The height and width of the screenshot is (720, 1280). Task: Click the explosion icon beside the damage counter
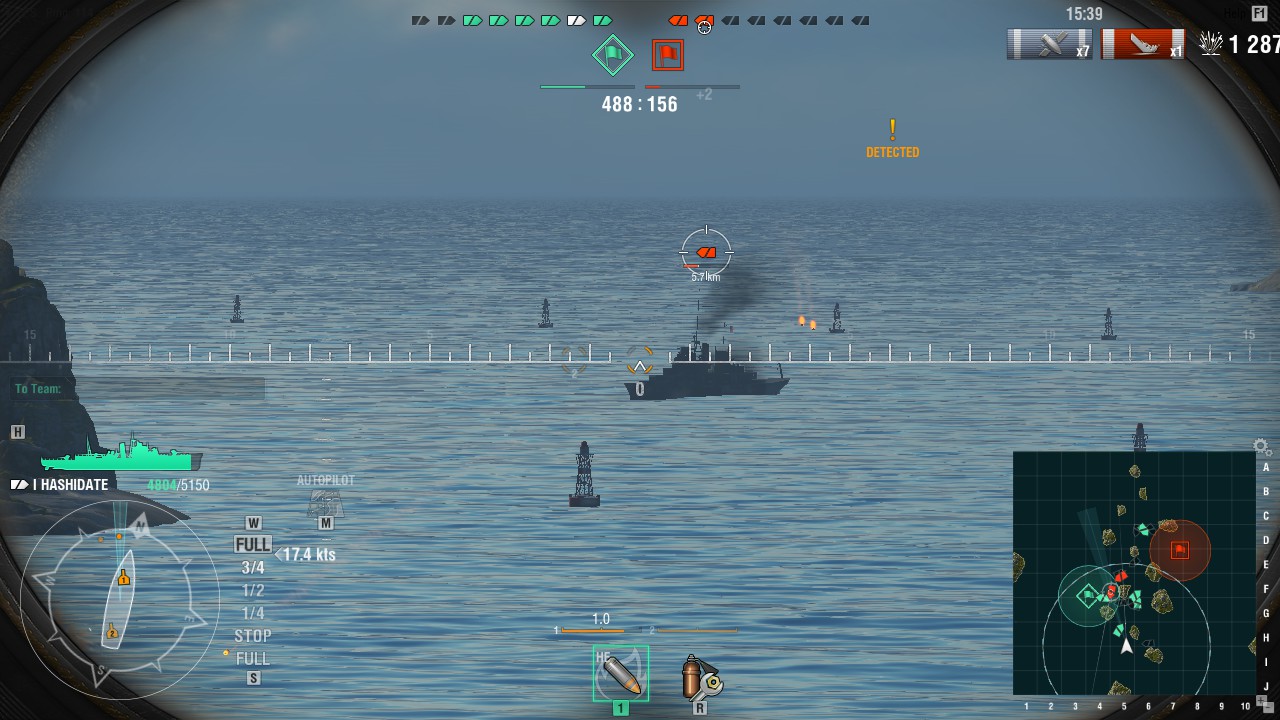[x=1211, y=43]
